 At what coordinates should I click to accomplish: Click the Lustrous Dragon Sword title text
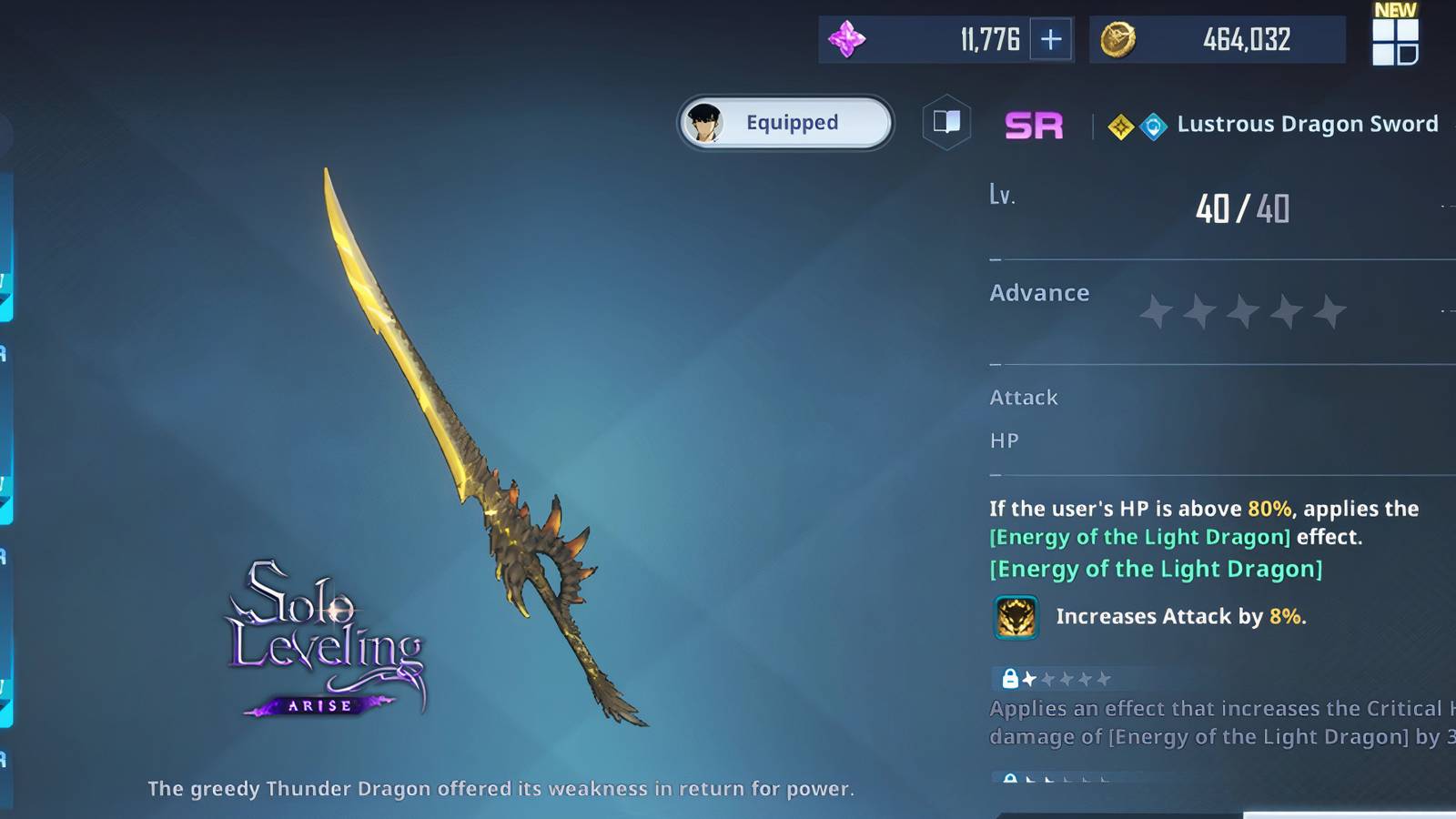point(1308,125)
